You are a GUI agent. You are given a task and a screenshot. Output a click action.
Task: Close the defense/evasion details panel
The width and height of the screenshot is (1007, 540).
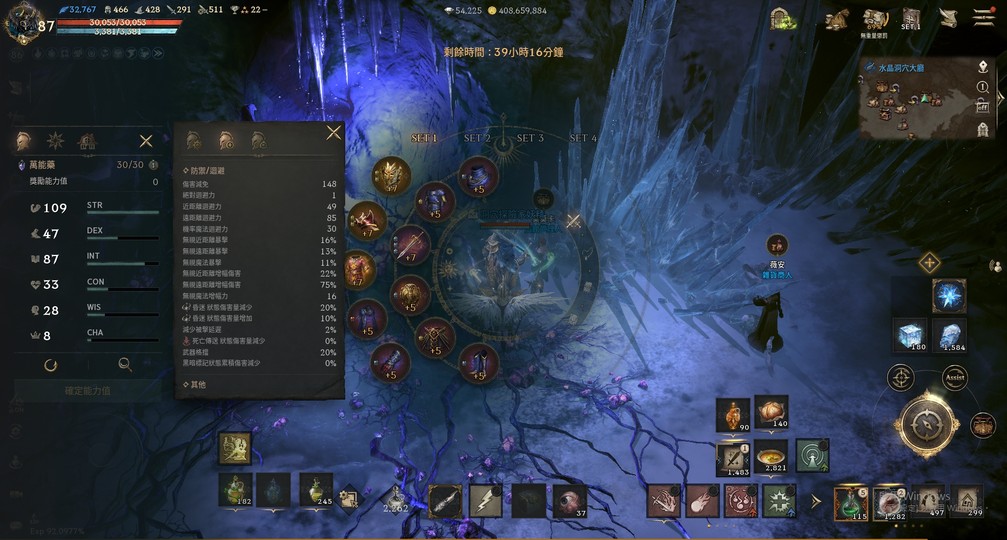coord(333,133)
